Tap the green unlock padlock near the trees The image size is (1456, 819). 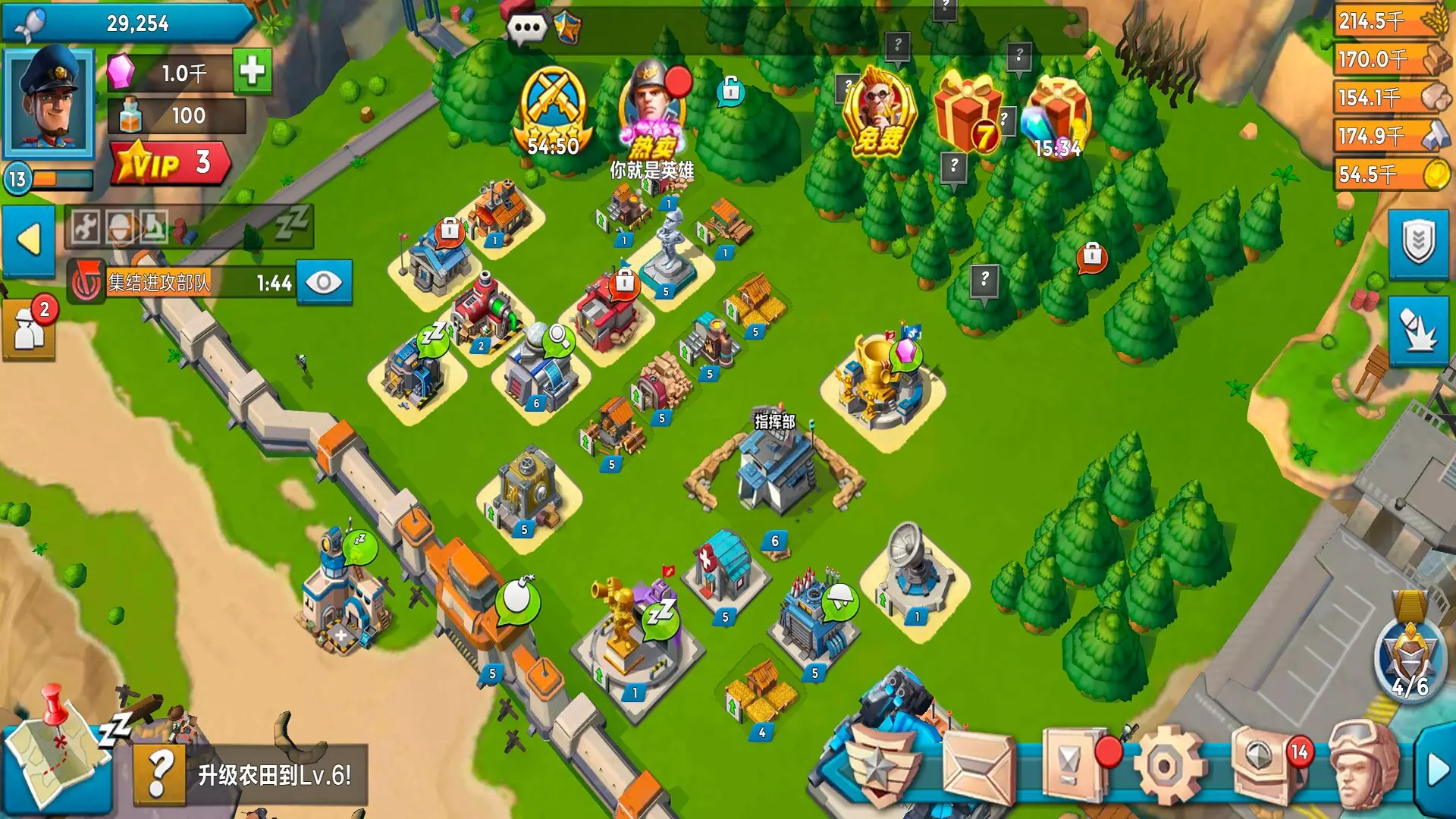click(x=732, y=91)
